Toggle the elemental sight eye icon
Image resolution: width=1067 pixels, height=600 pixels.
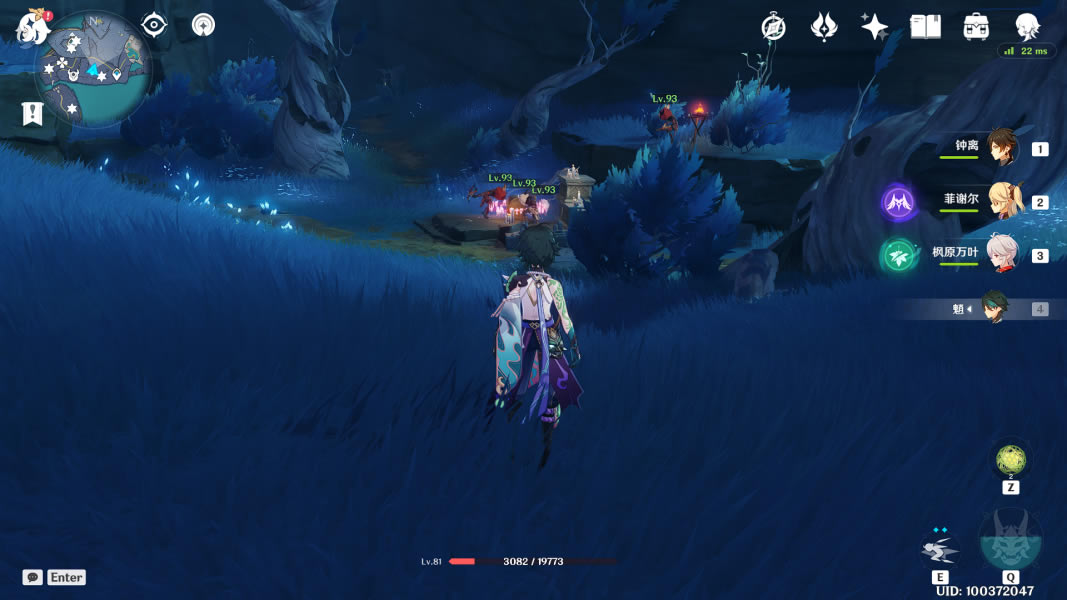pyautogui.click(x=154, y=25)
